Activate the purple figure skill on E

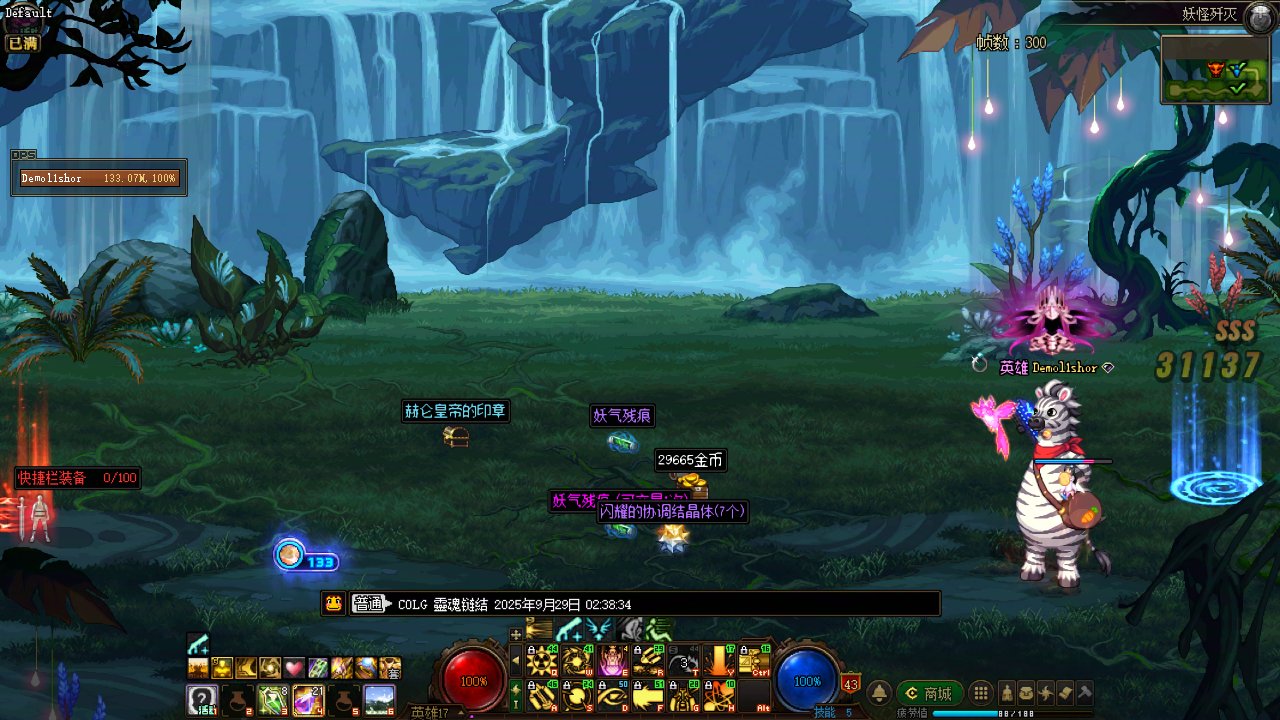613,661
